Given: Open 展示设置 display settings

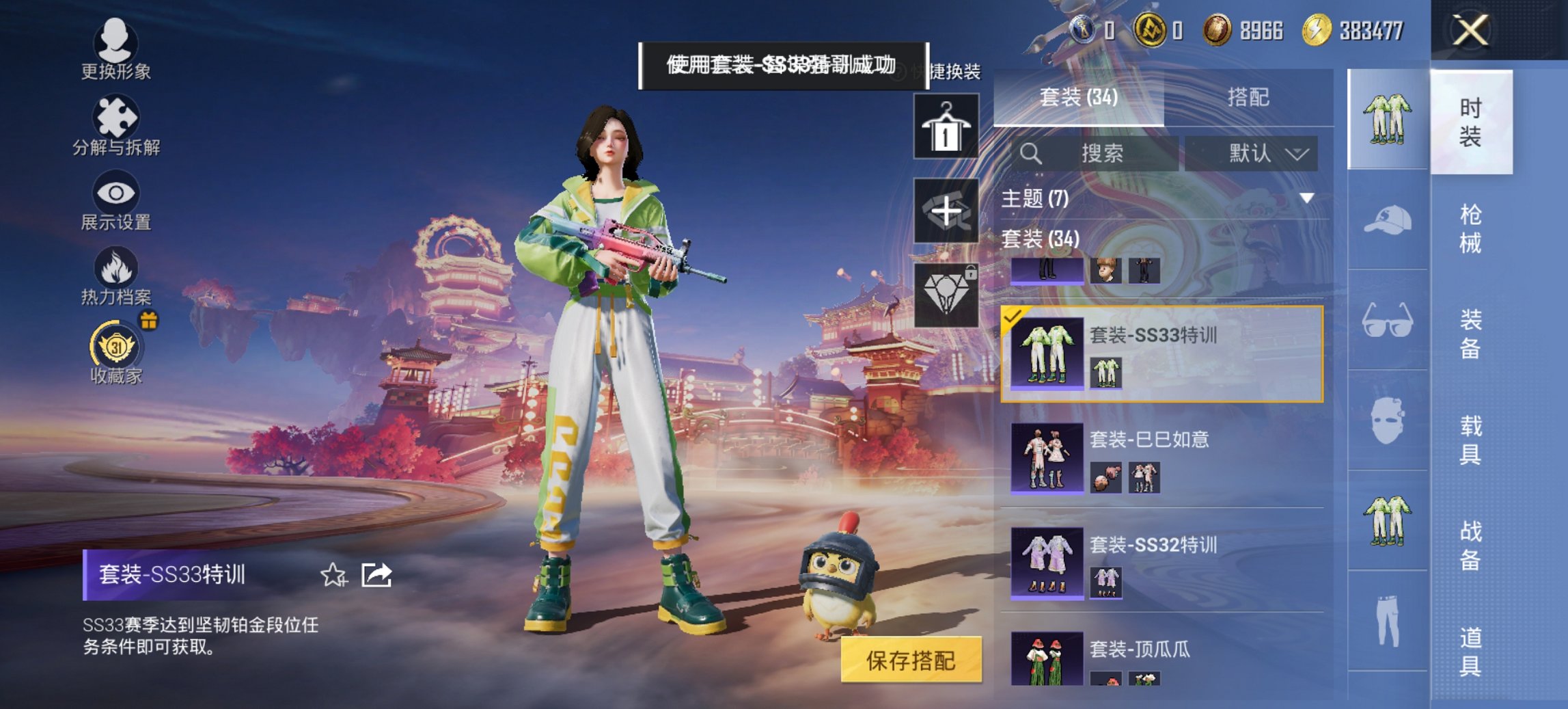Looking at the screenshot, I should pyautogui.click(x=118, y=198).
